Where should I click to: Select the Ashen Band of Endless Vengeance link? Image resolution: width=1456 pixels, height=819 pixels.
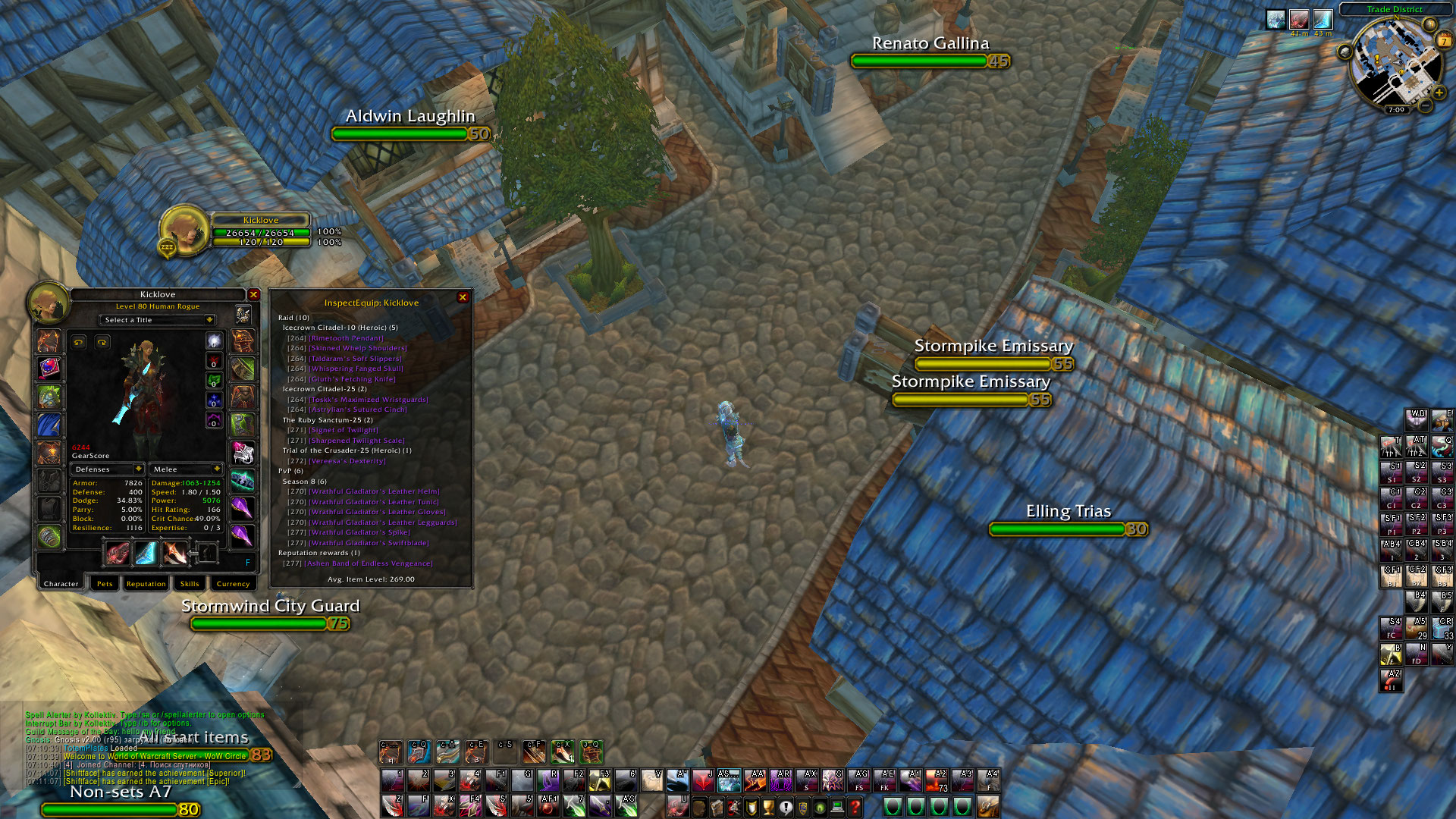pyautogui.click(x=370, y=563)
